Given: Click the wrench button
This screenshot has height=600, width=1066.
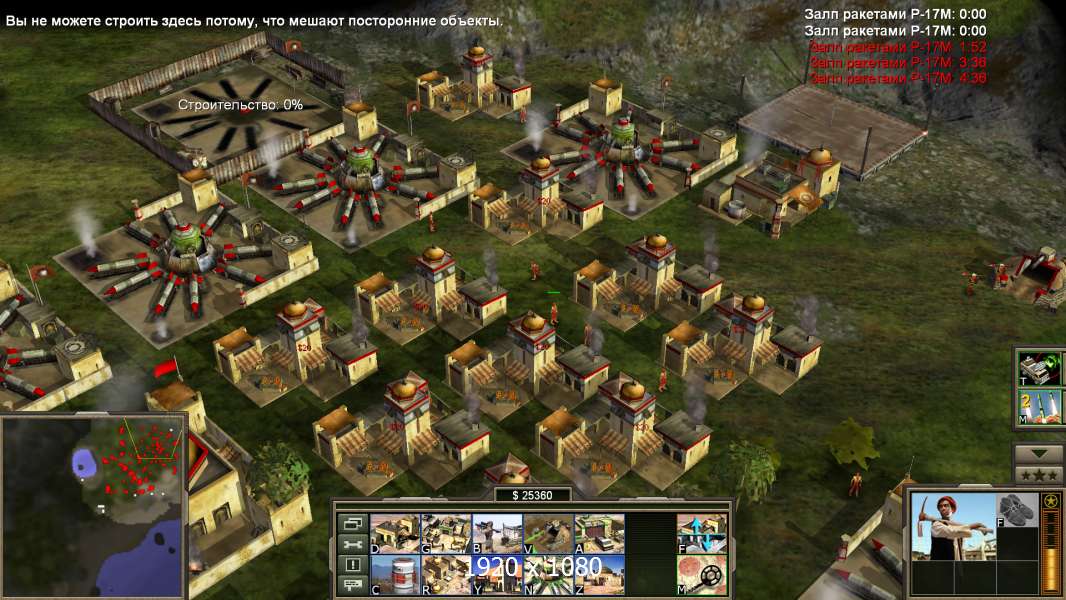Looking at the screenshot, I should pyautogui.click(x=351, y=544).
